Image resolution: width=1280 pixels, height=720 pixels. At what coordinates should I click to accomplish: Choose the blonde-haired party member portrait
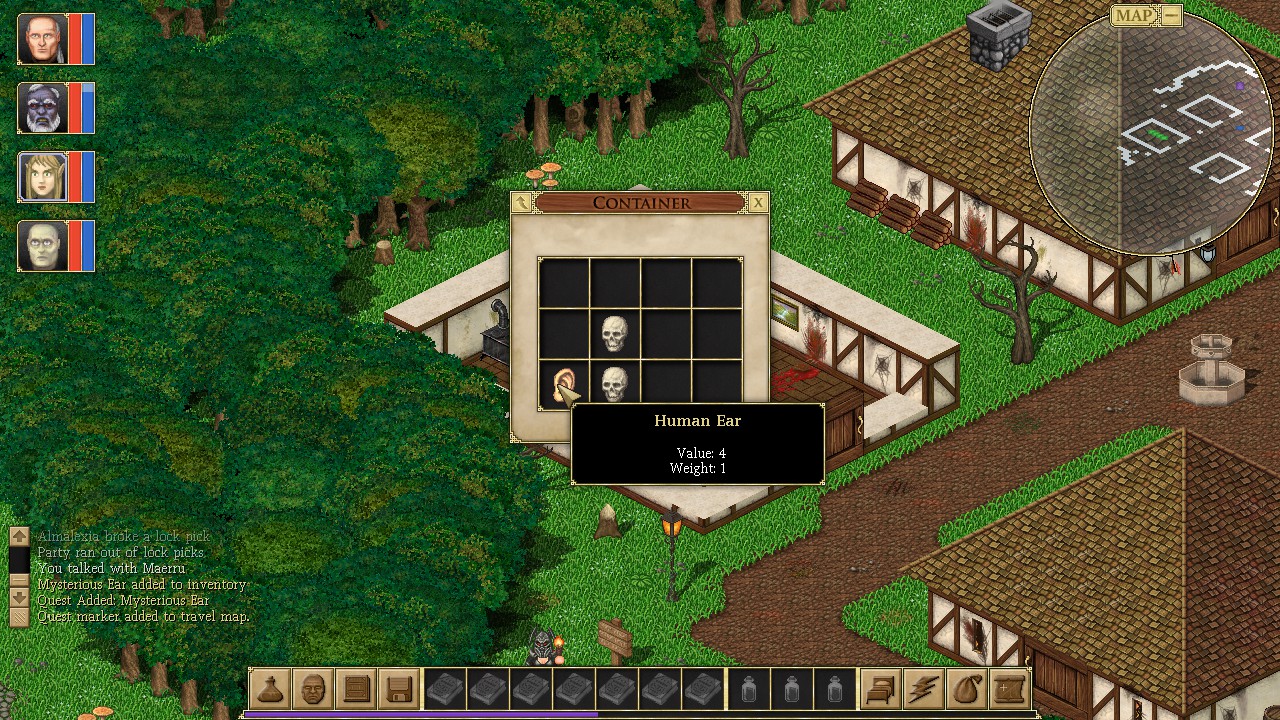coord(42,177)
